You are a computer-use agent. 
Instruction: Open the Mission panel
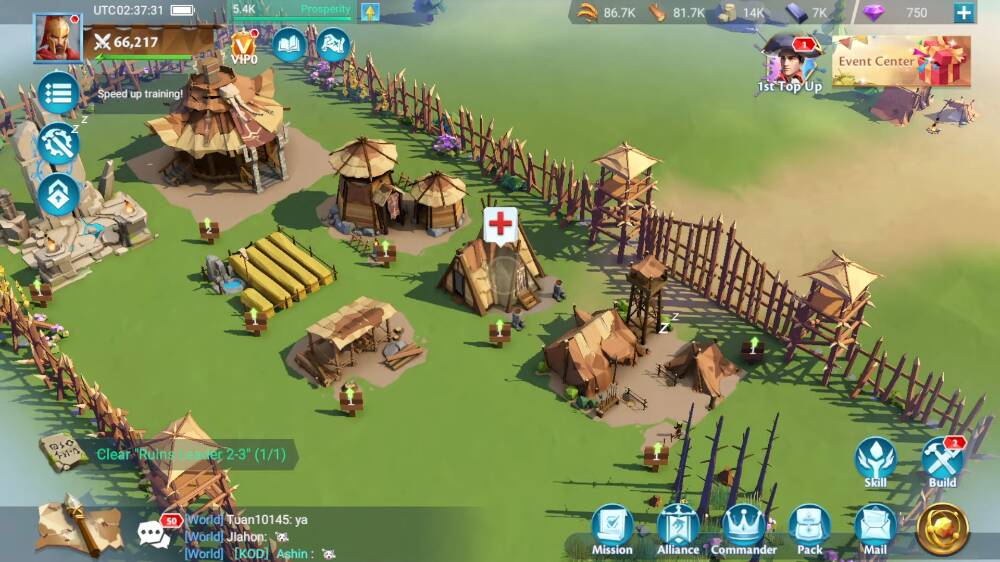(x=612, y=530)
